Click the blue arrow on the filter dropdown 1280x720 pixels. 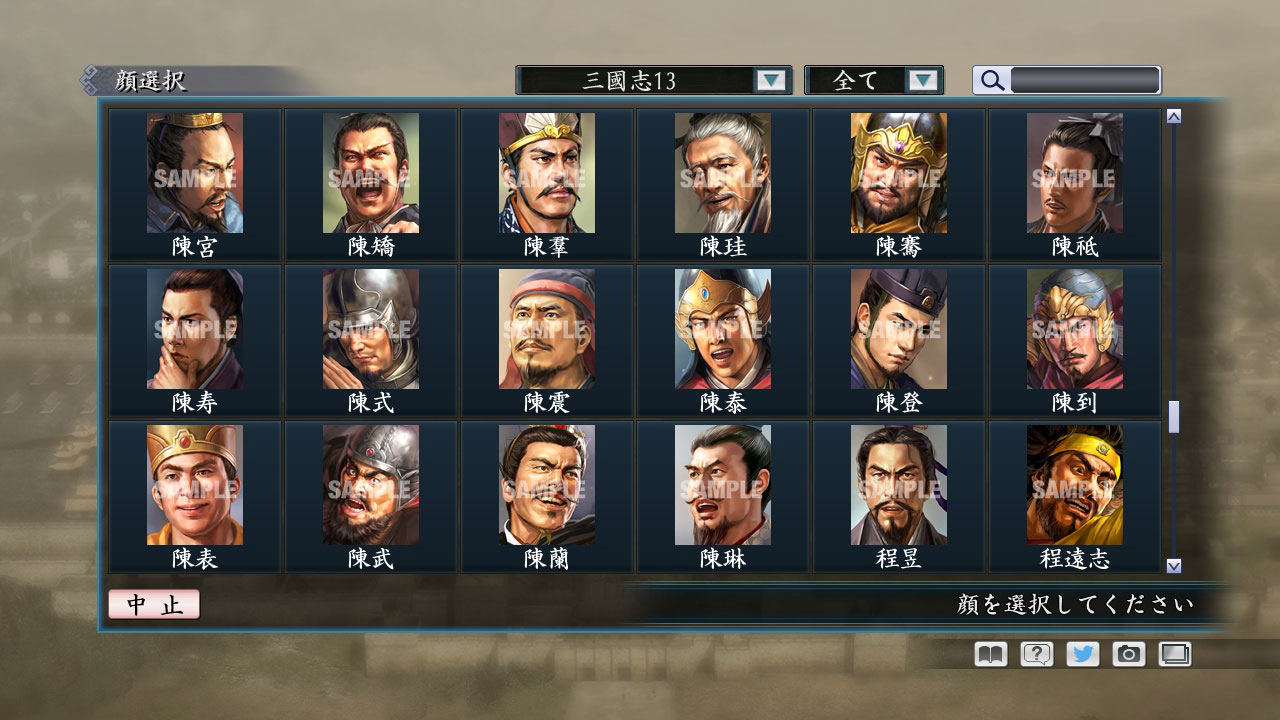pyautogui.click(x=925, y=80)
